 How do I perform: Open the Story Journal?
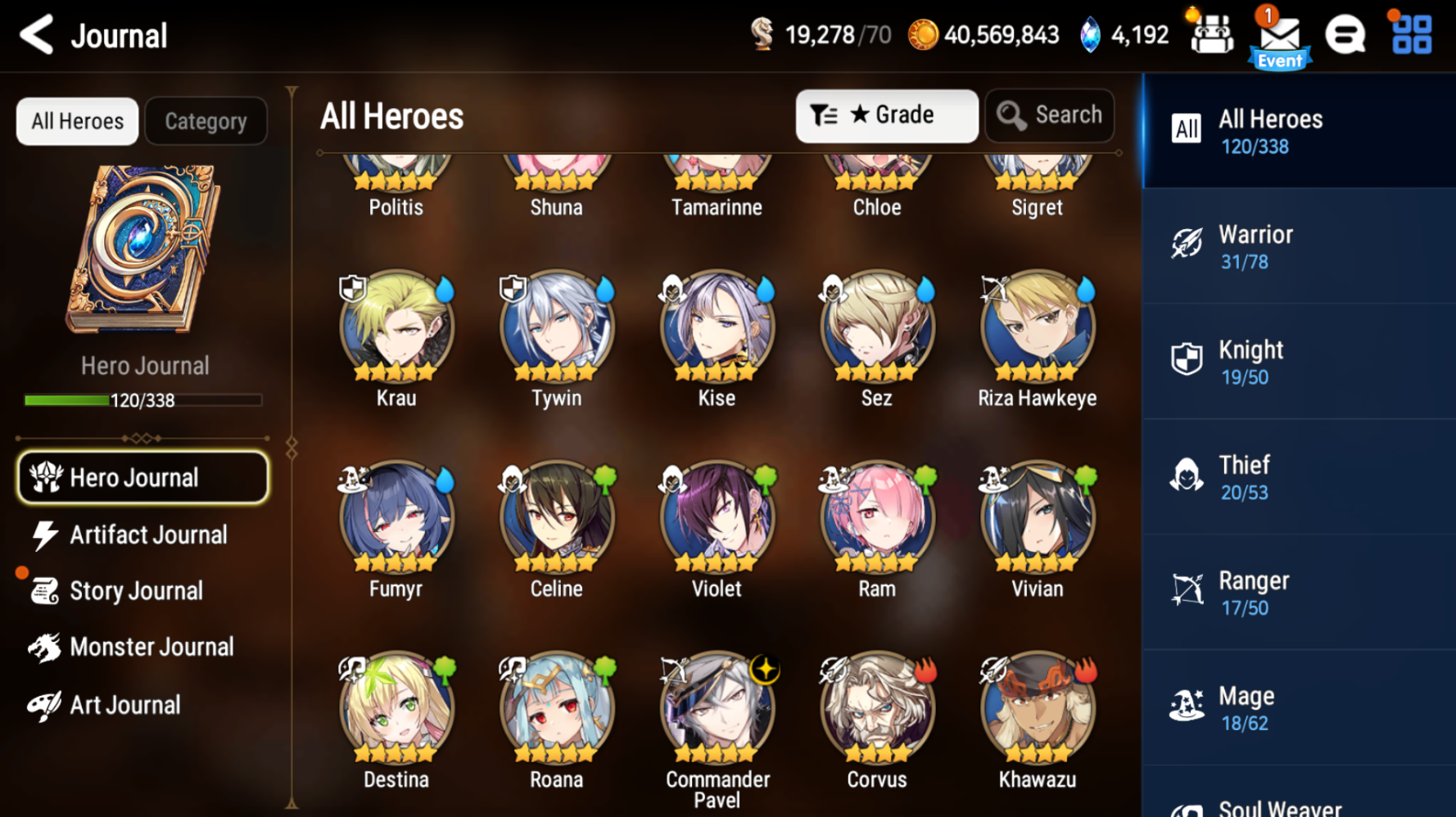click(136, 590)
